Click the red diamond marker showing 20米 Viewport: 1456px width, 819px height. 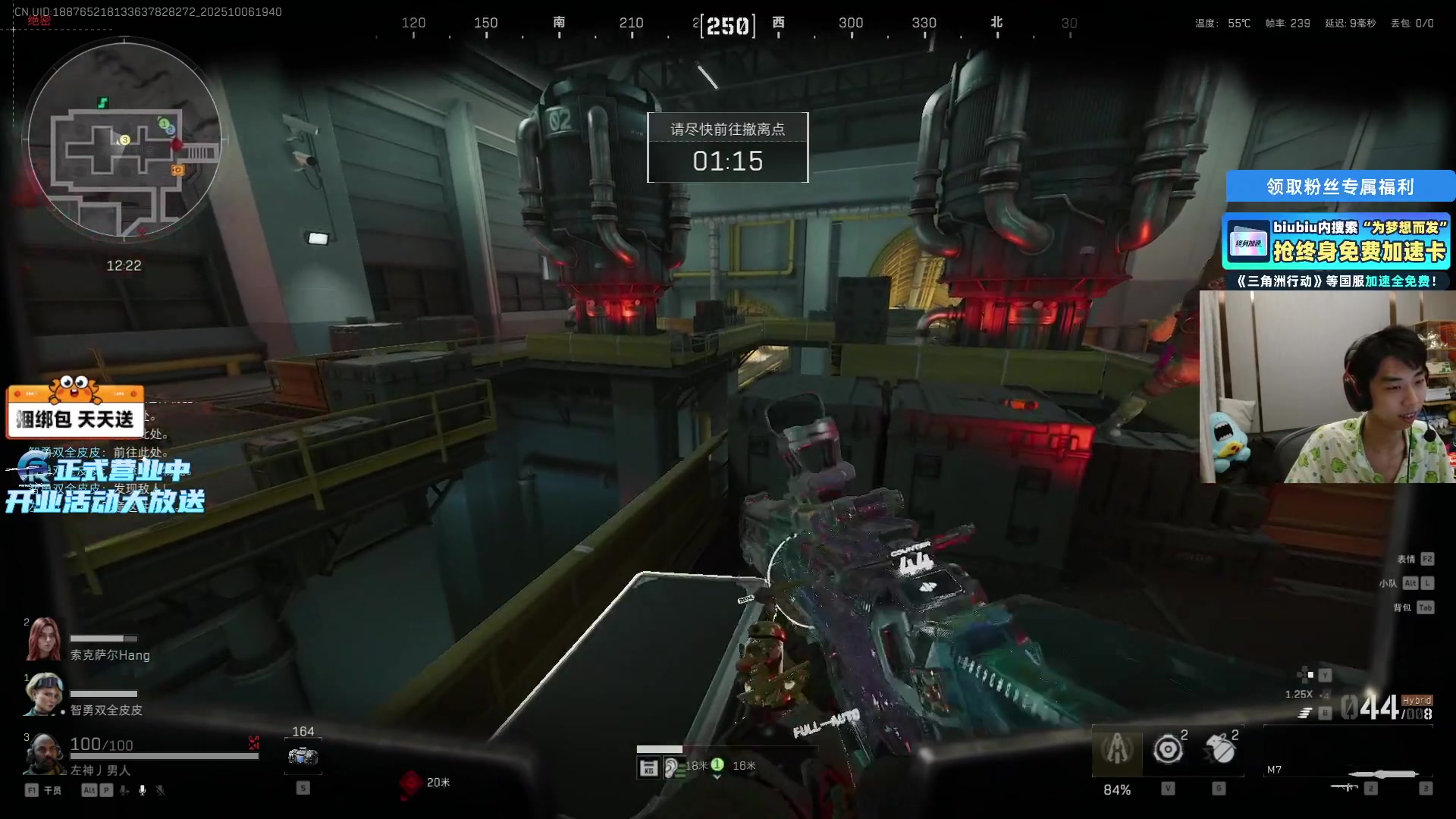click(411, 783)
